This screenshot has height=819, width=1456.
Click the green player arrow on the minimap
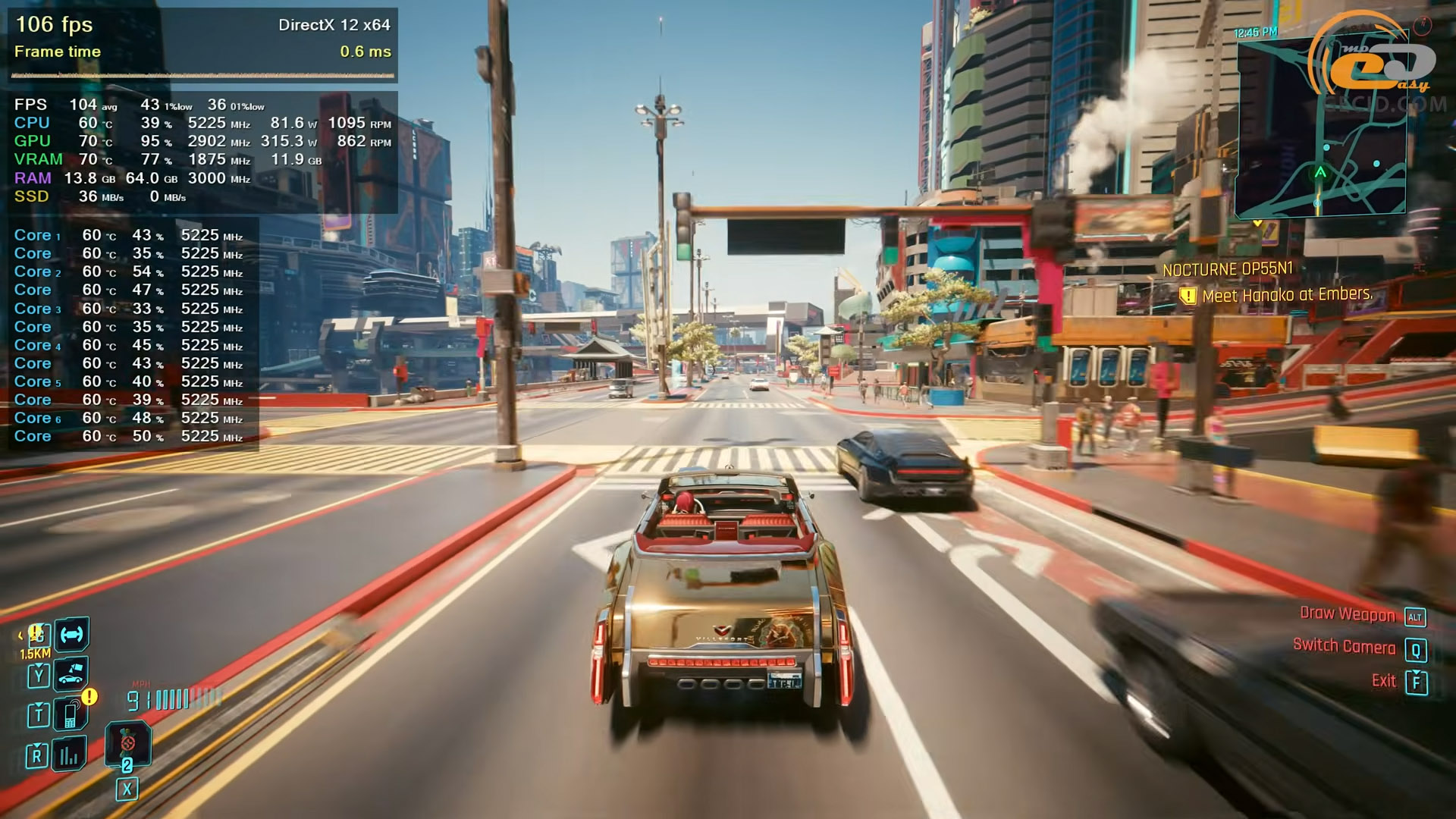[1320, 172]
